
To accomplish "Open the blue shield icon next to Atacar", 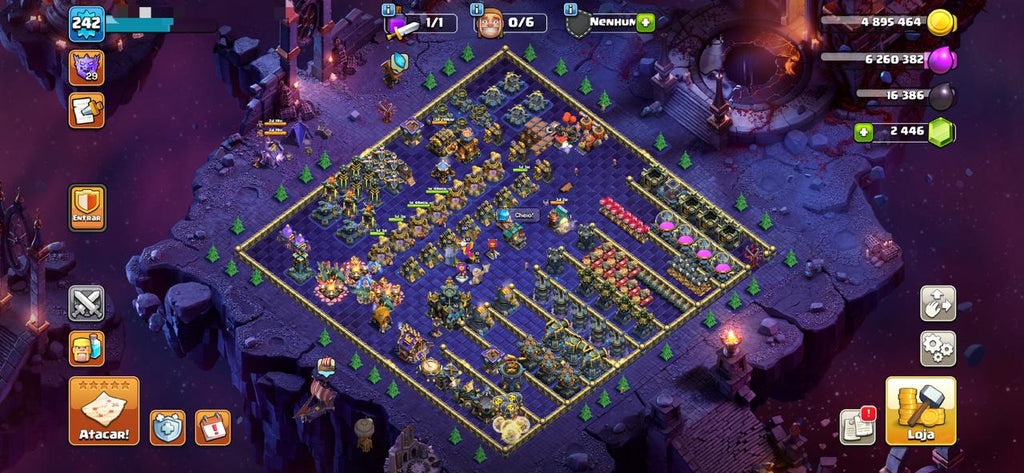I will 168,427.
